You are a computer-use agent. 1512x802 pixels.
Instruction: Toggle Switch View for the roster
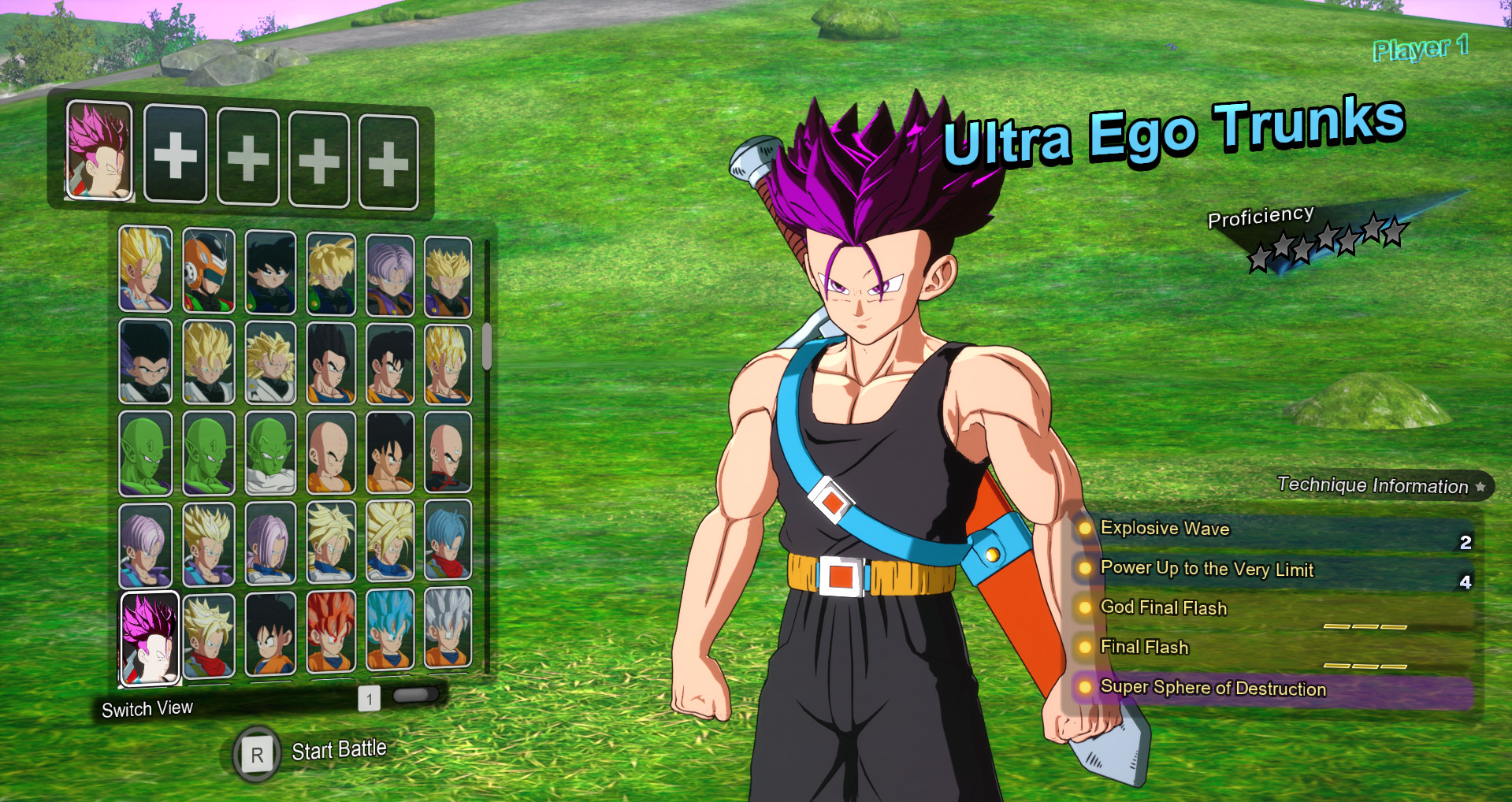147,708
